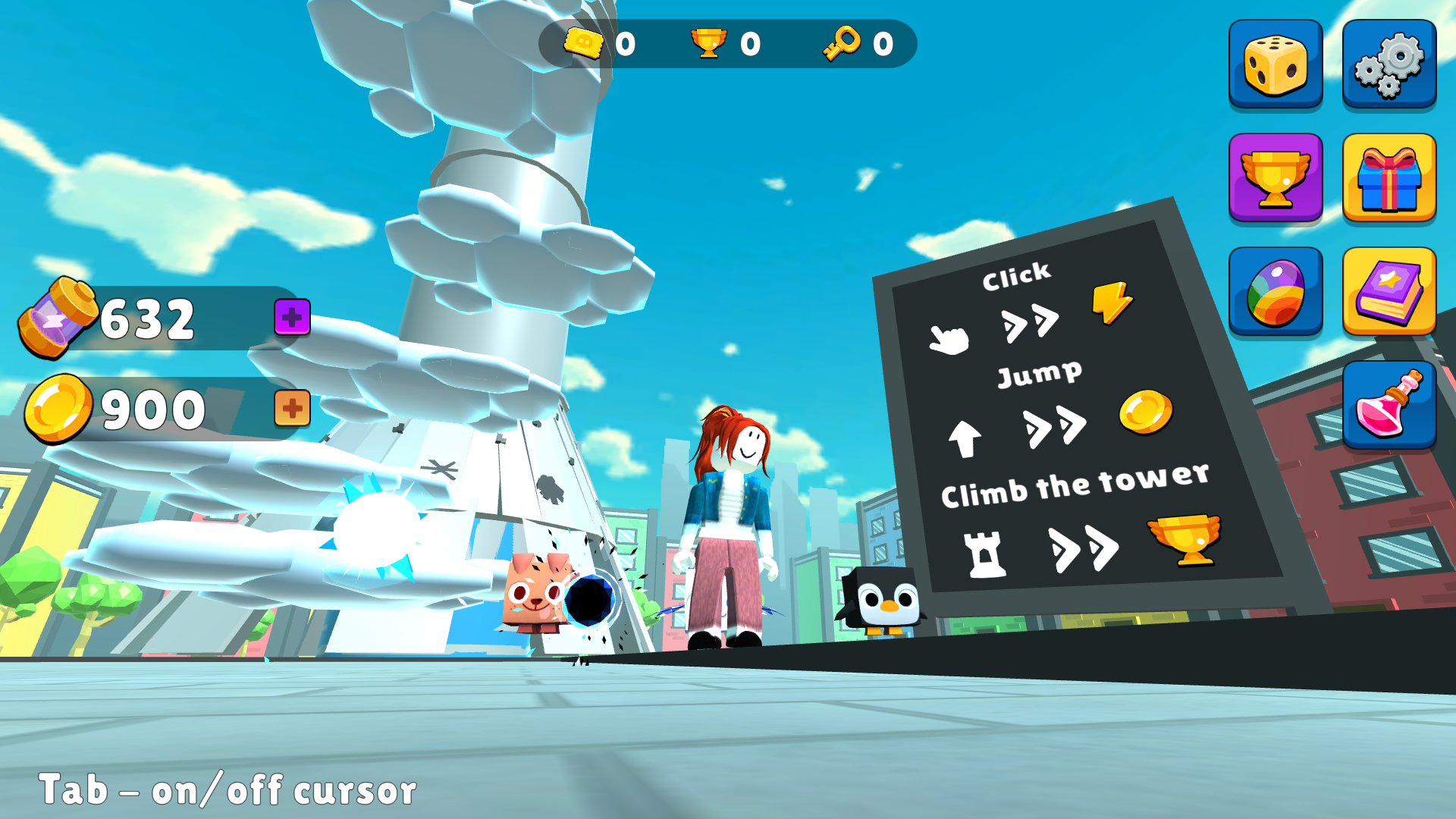
Task: Open the game settings gears
Action: (x=1389, y=64)
